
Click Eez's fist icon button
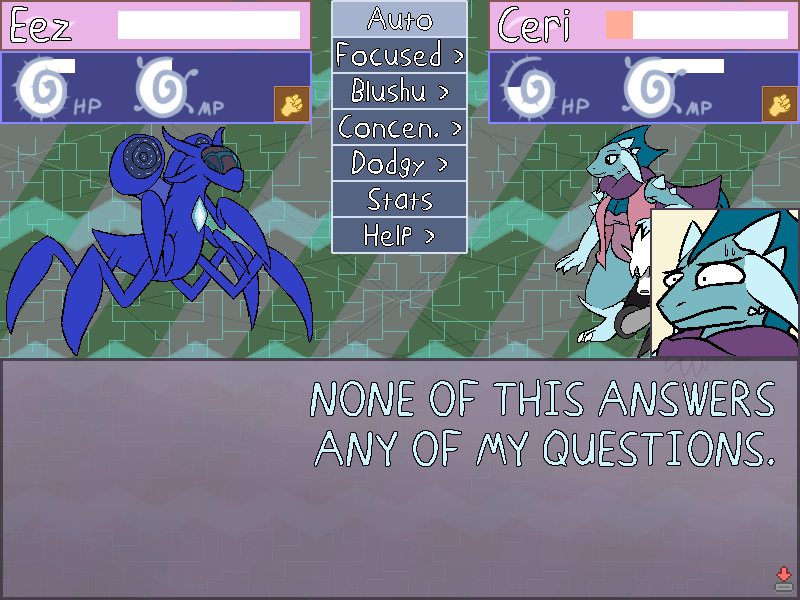(x=290, y=104)
